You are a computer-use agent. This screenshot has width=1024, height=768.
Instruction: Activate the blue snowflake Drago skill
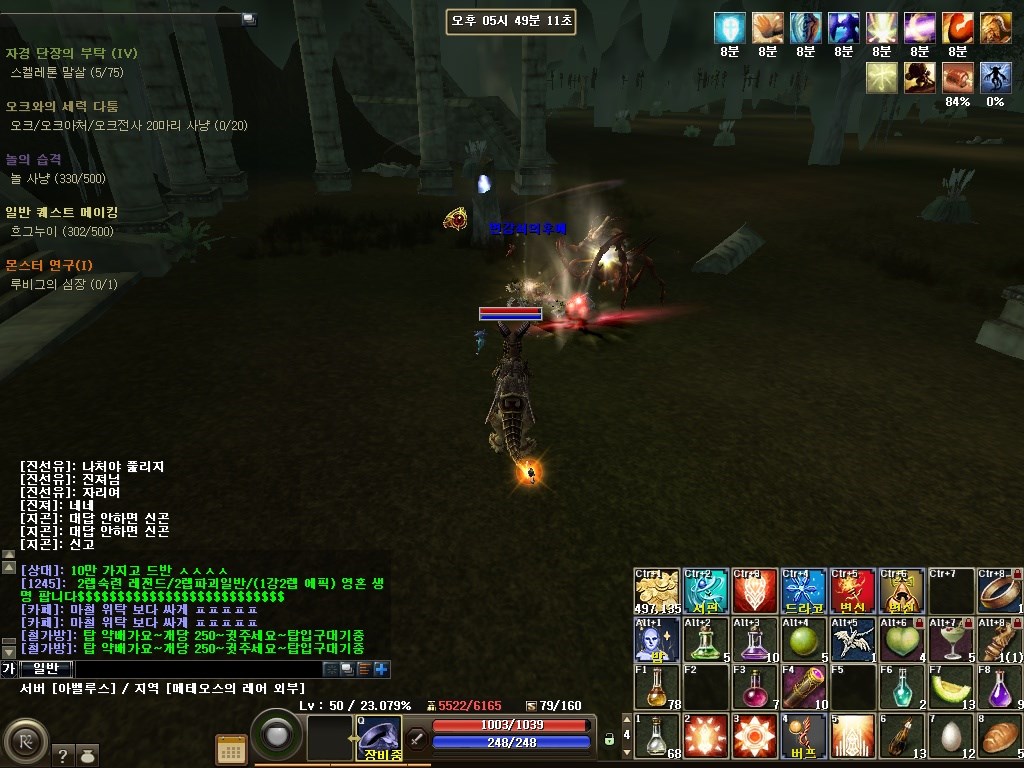(x=804, y=590)
